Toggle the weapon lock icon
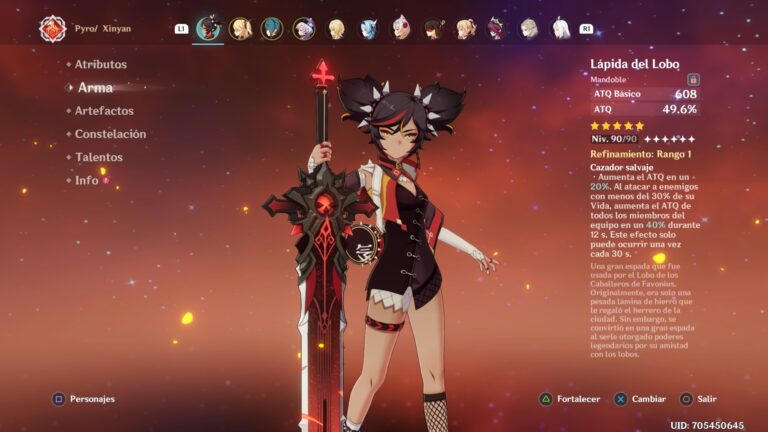768x432 pixels. click(693, 79)
